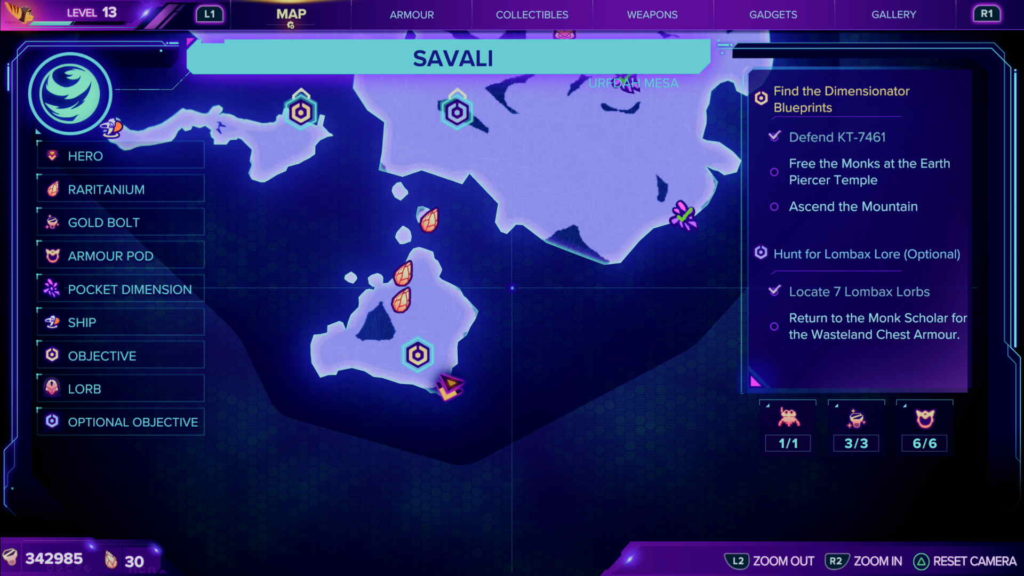1024x576 pixels.
Task: Pick the Armour Pod legend entry
Action: (120, 256)
